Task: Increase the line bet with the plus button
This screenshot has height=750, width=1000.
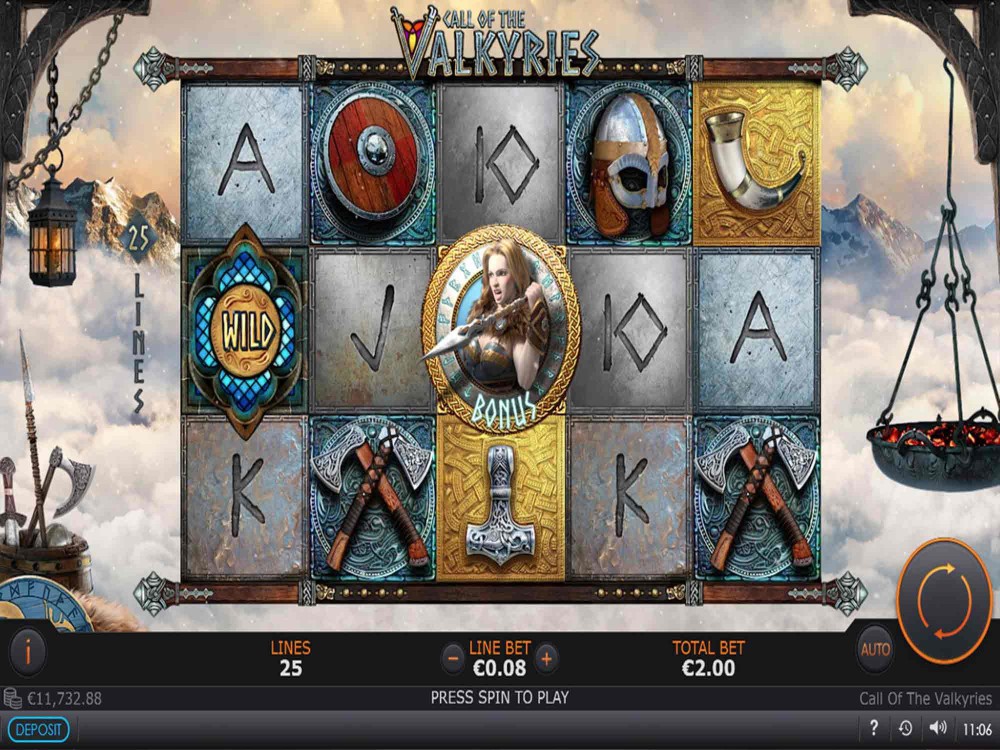Action: [546, 658]
